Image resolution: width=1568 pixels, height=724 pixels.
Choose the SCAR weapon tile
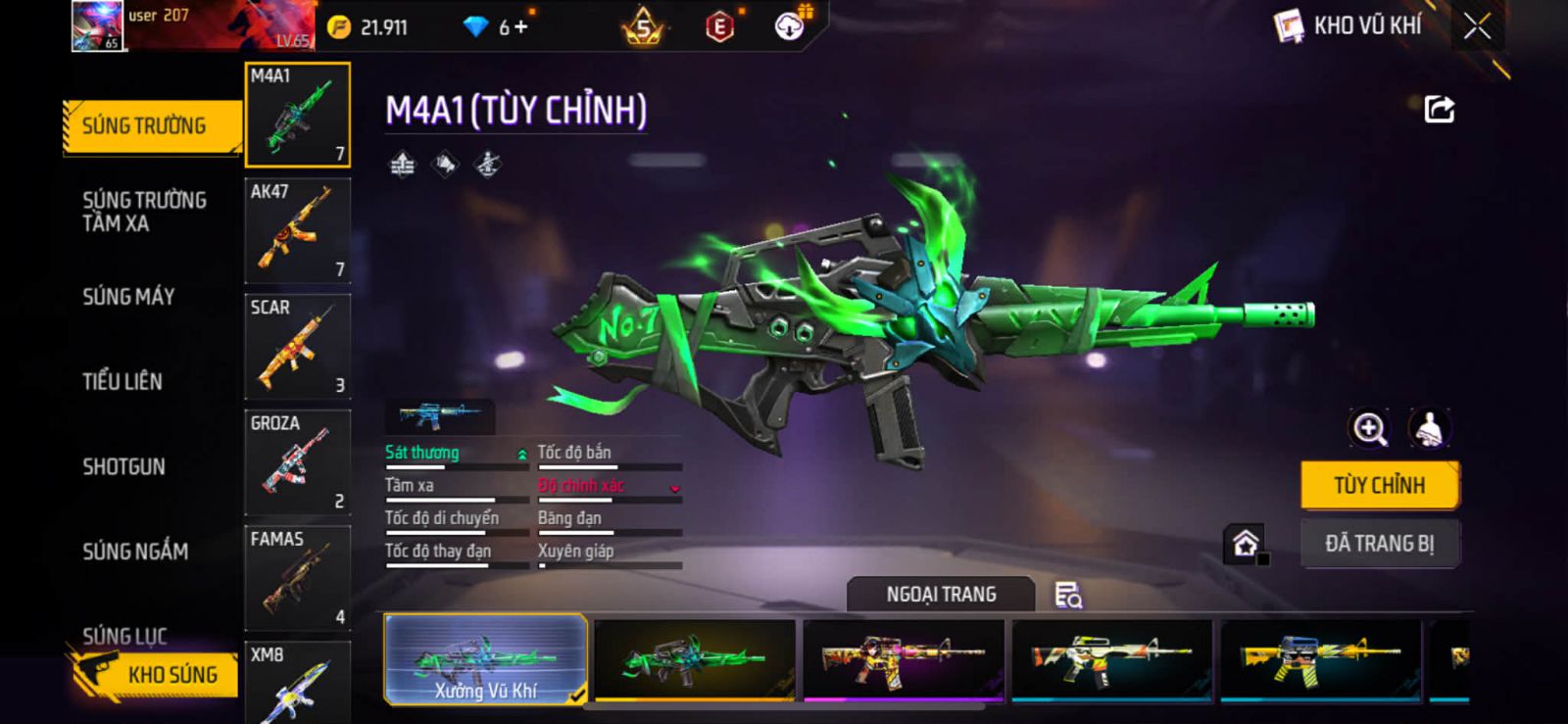click(297, 347)
